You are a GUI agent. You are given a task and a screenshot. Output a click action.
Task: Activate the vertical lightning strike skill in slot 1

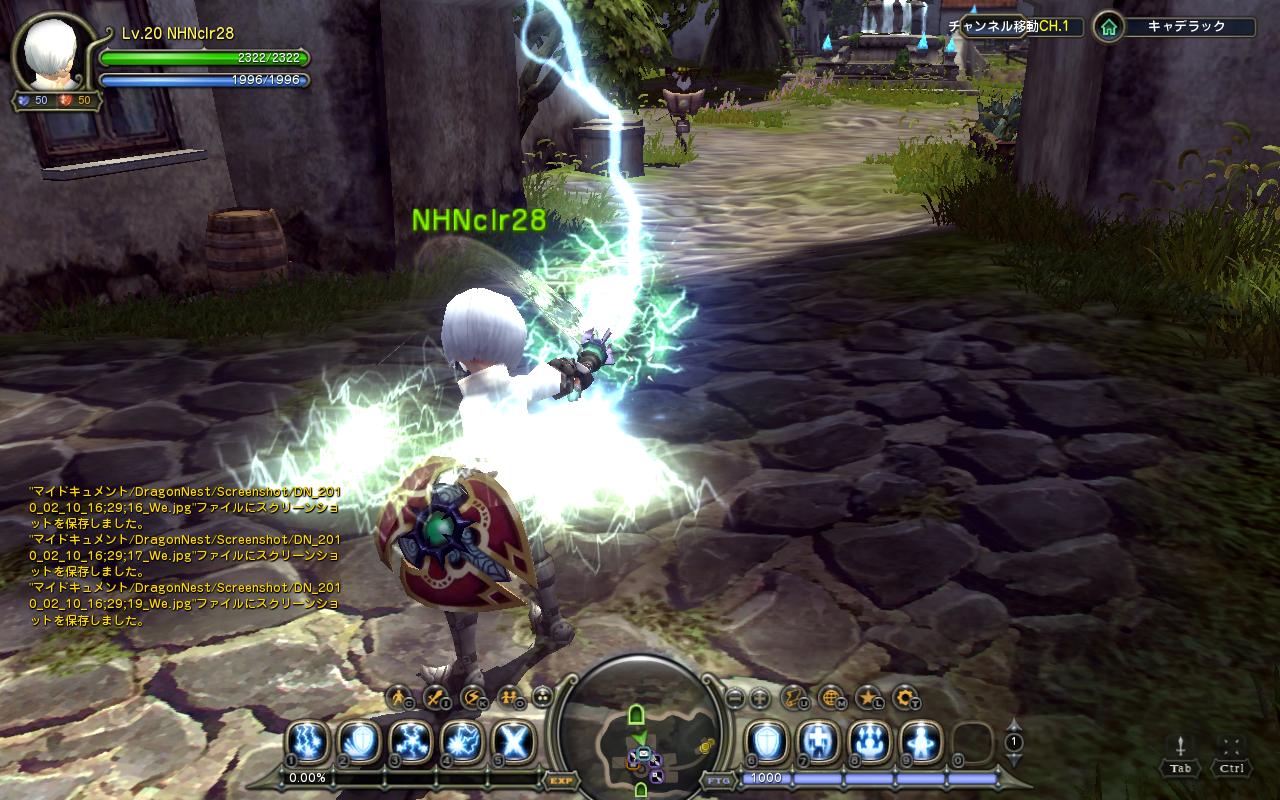308,742
